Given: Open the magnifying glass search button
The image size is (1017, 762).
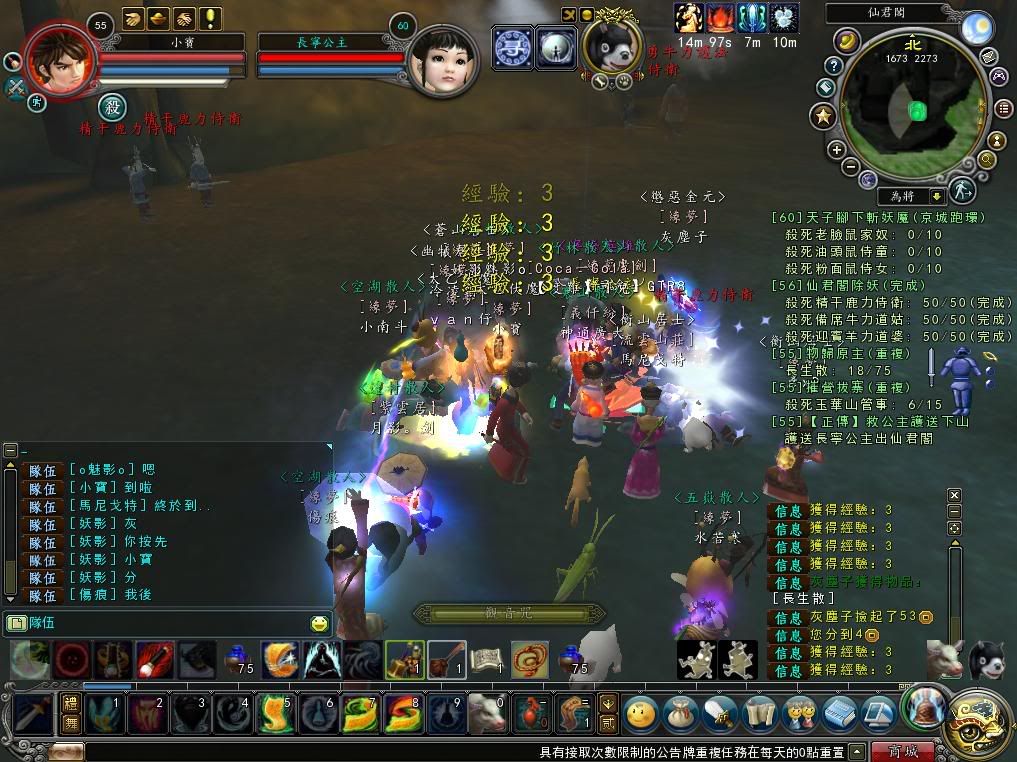Looking at the screenshot, I should pyautogui.click(x=987, y=158).
